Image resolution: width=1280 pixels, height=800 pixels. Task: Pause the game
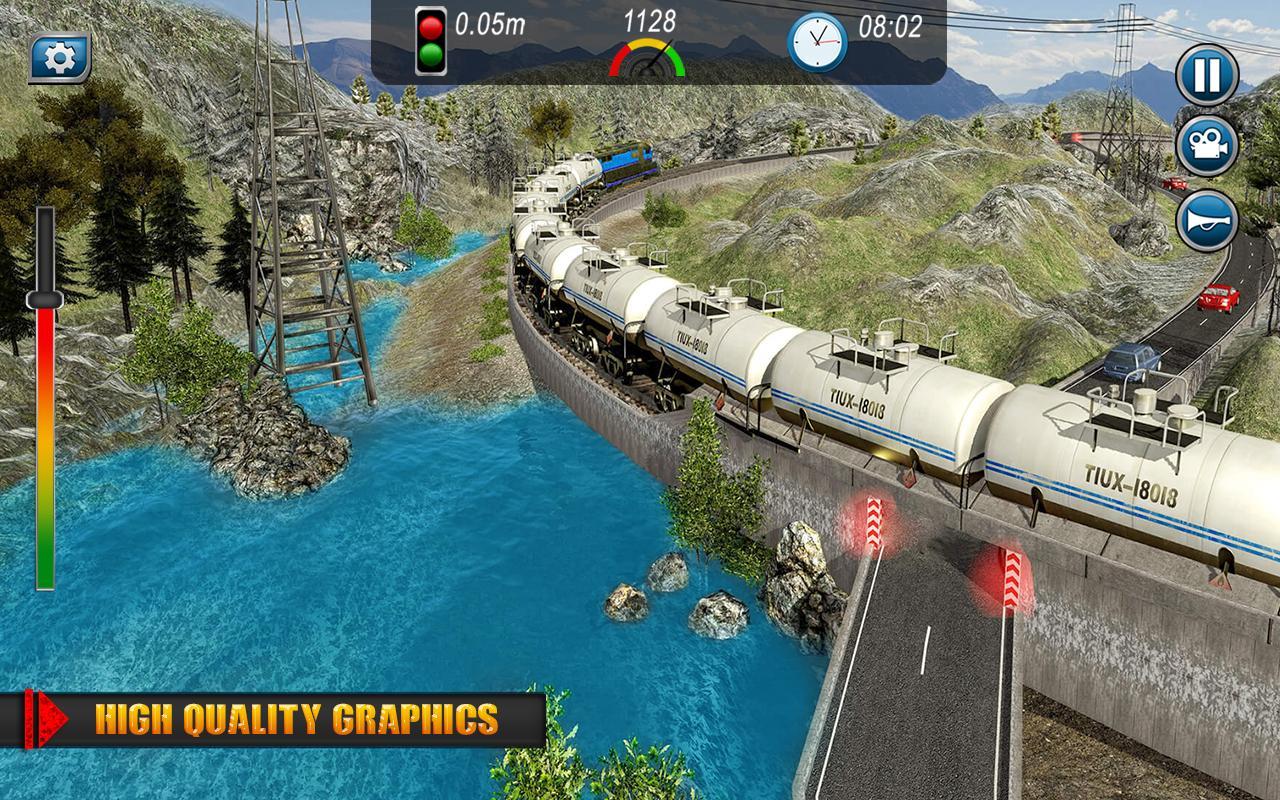[x=1207, y=75]
